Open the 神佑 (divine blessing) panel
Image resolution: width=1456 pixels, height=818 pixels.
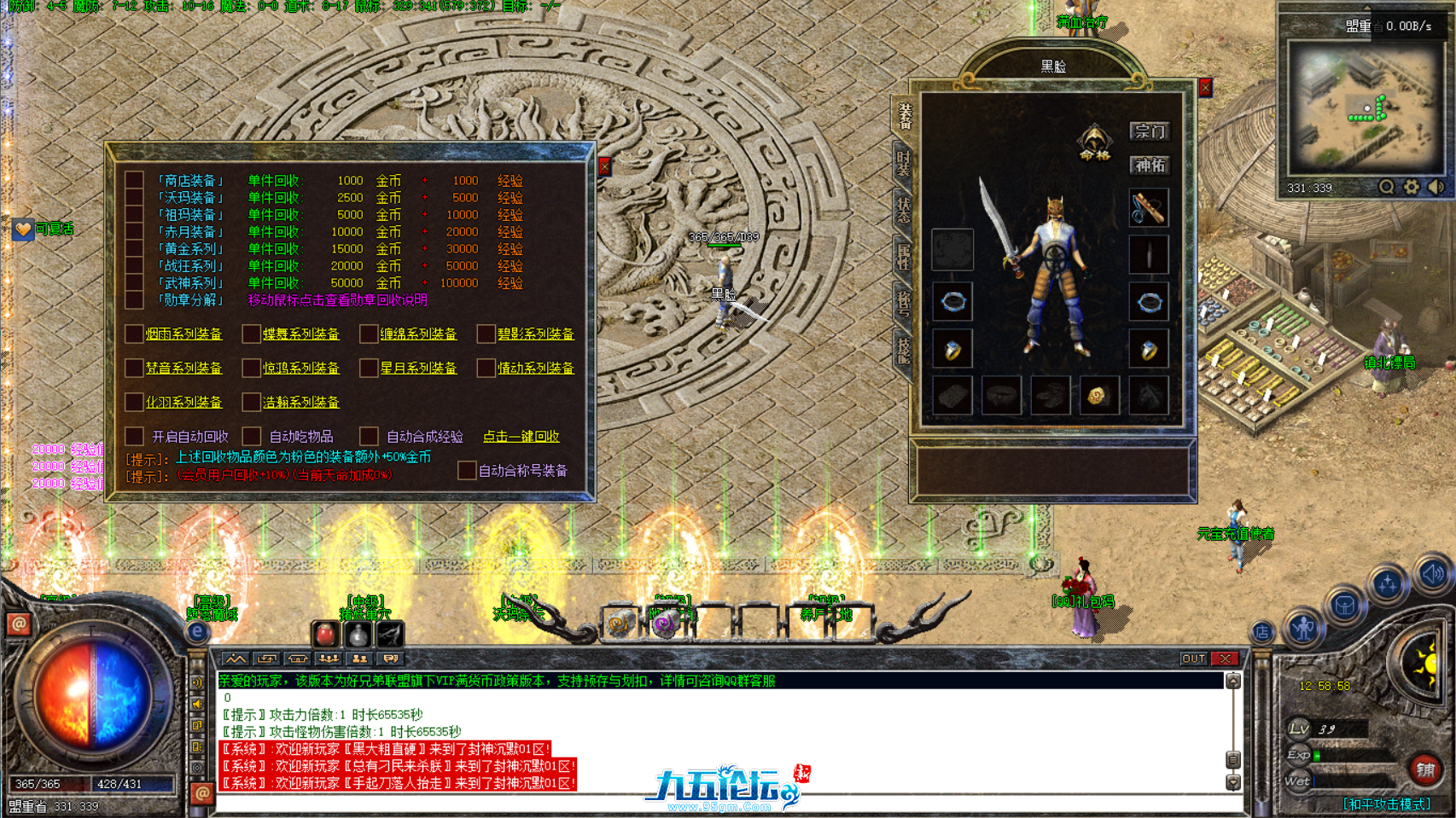click(1150, 165)
